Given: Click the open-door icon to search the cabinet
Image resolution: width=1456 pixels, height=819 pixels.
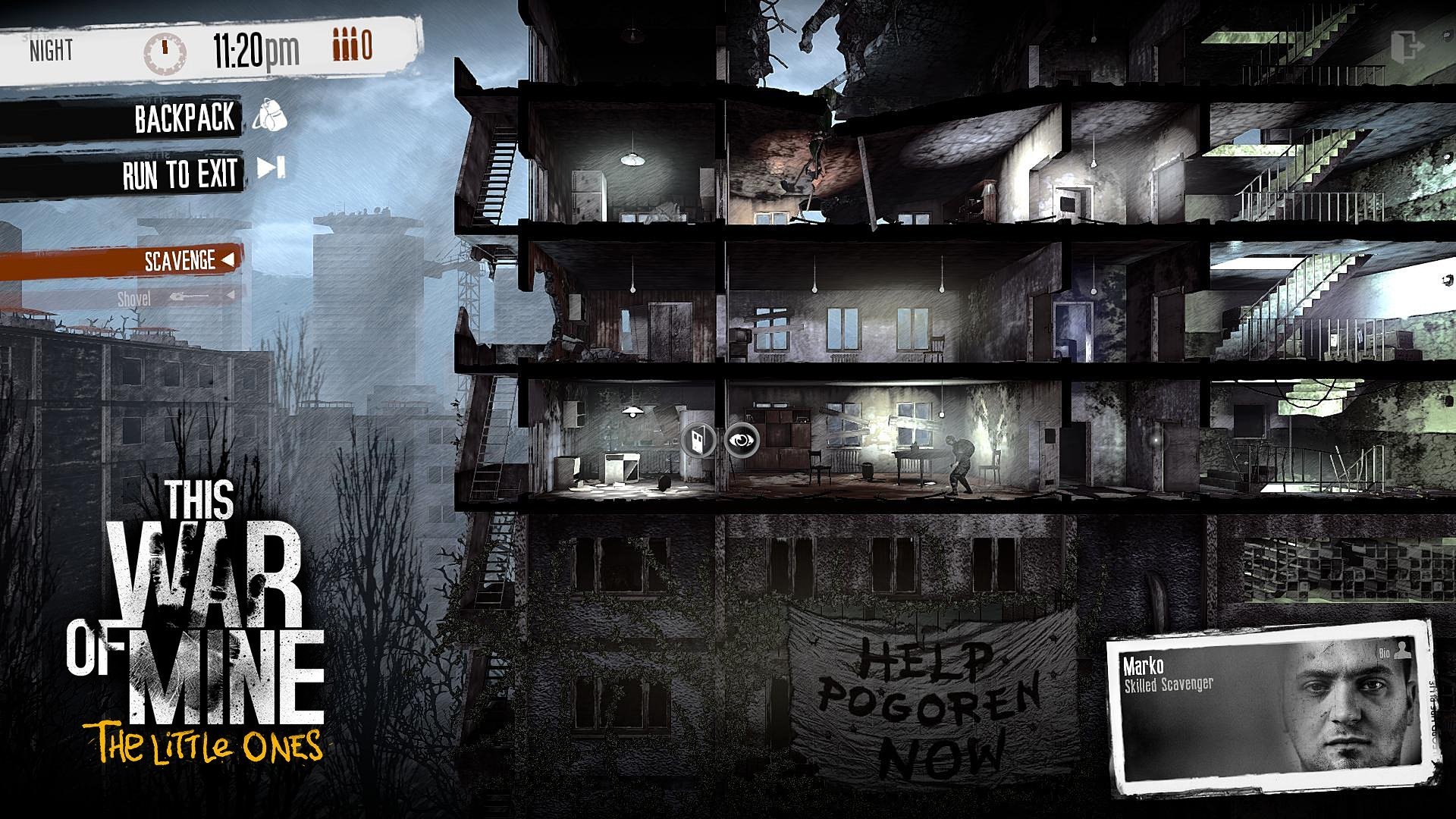Looking at the screenshot, I should click(698, 442).
